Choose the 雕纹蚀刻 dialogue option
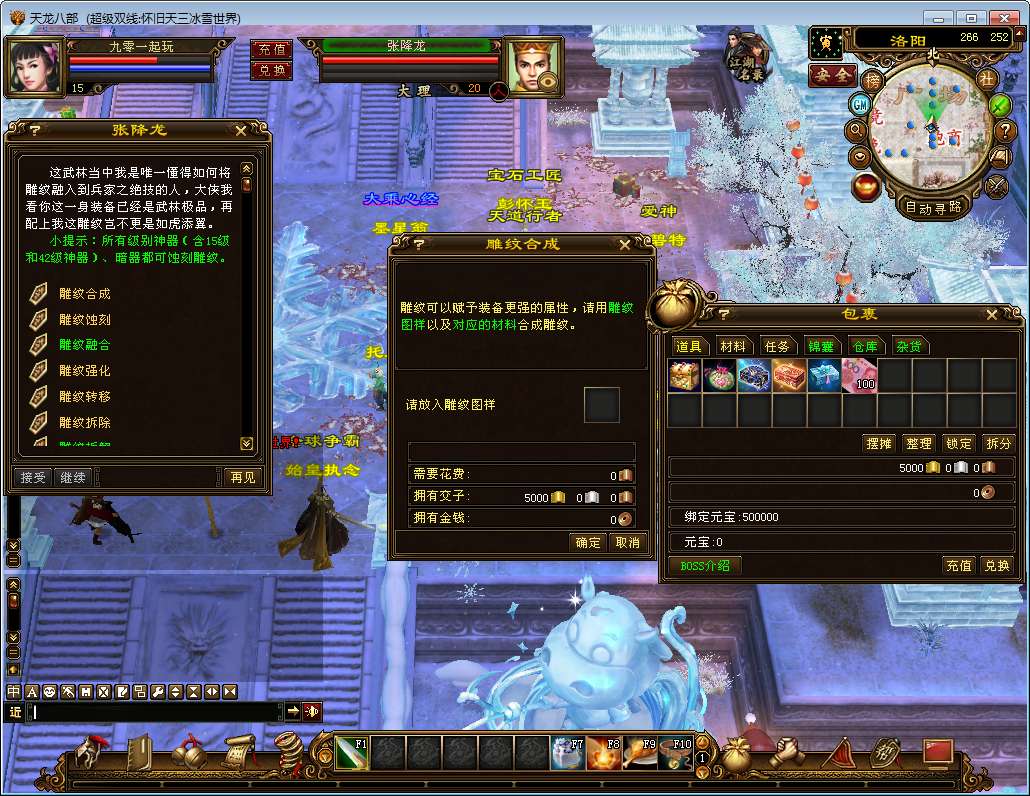Screen dimensions: 1030x796 [85, 320]
